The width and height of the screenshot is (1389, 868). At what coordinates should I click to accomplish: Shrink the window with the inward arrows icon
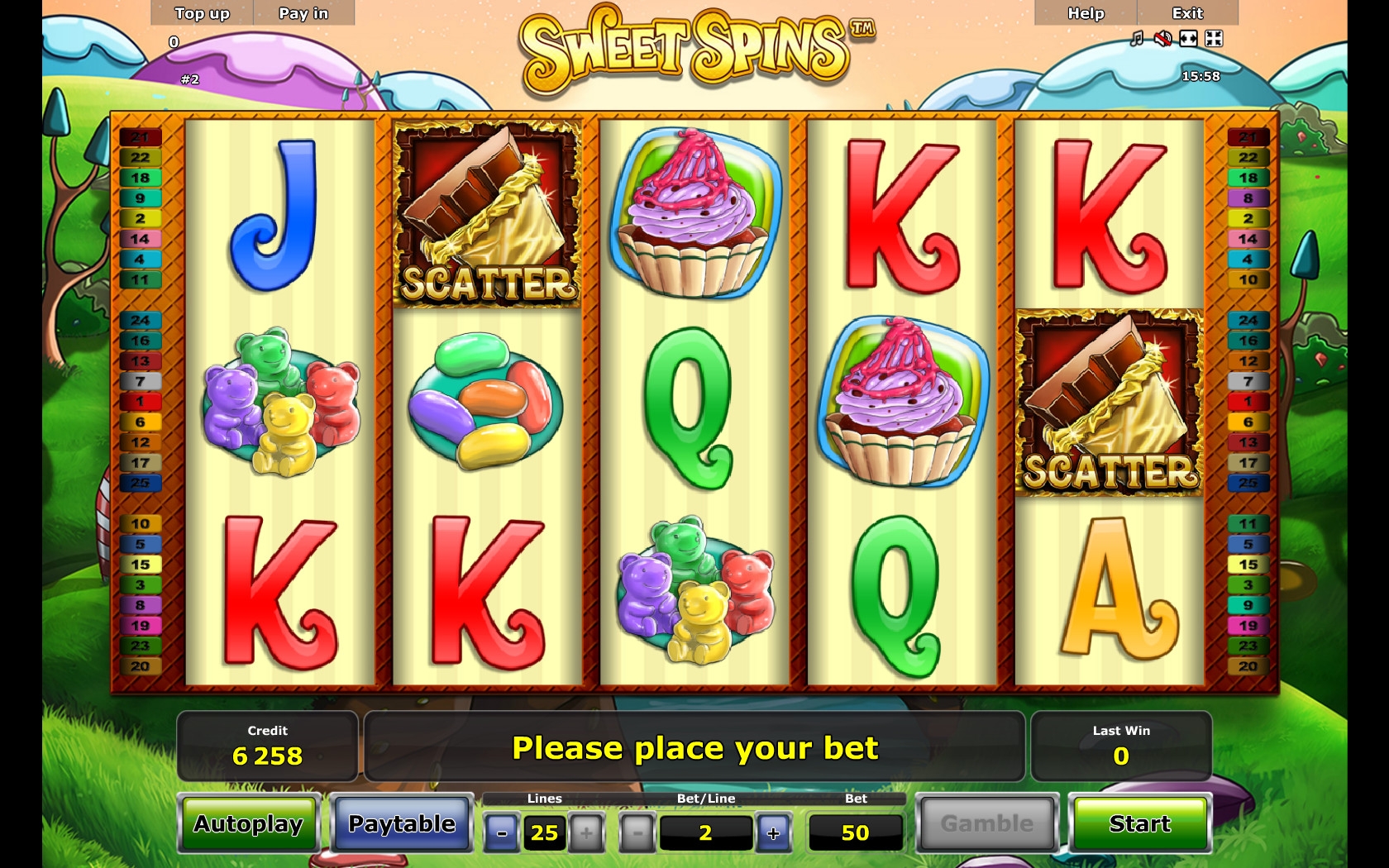(1214, 39)
